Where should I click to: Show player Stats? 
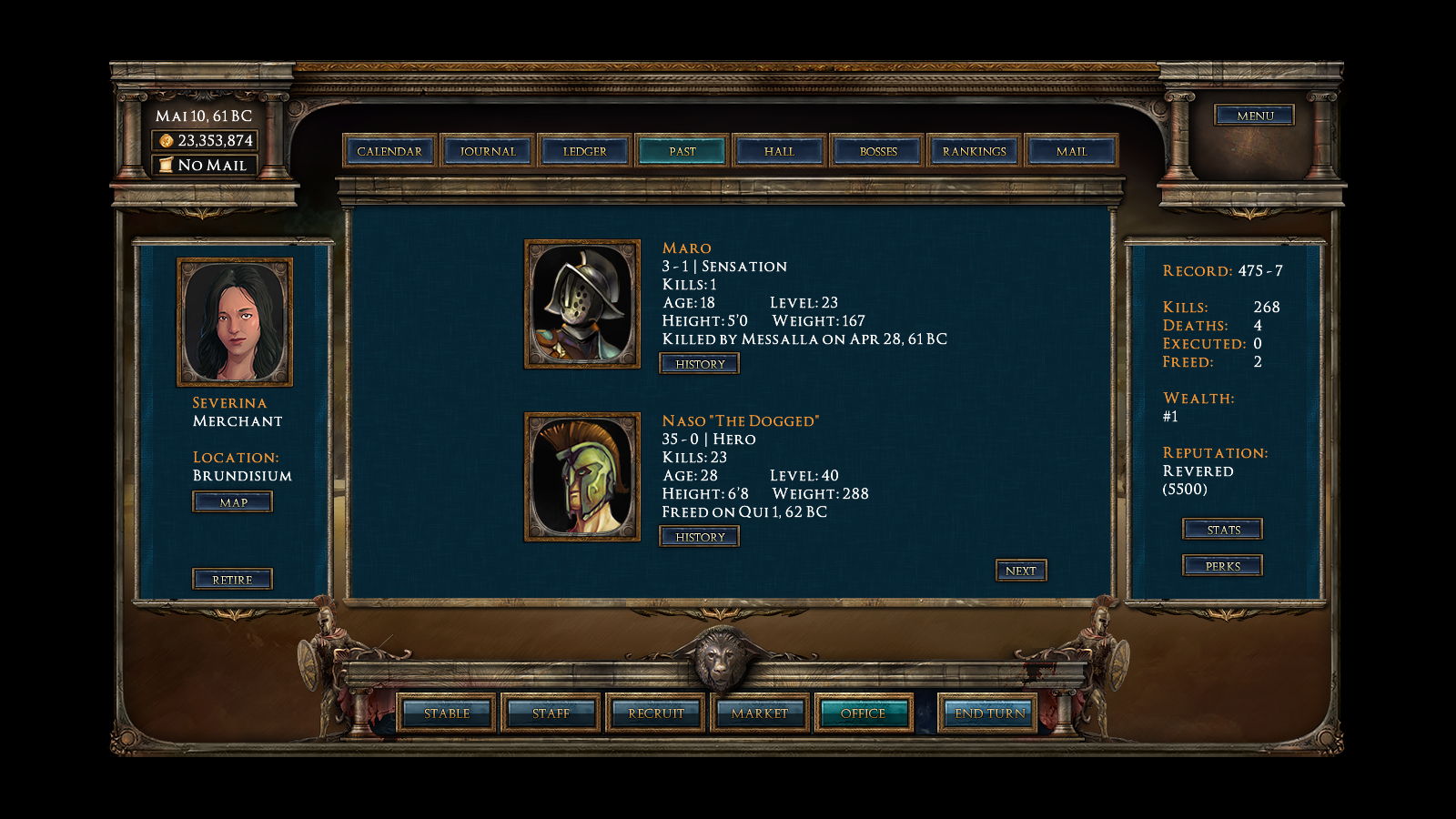(1223, 530)
